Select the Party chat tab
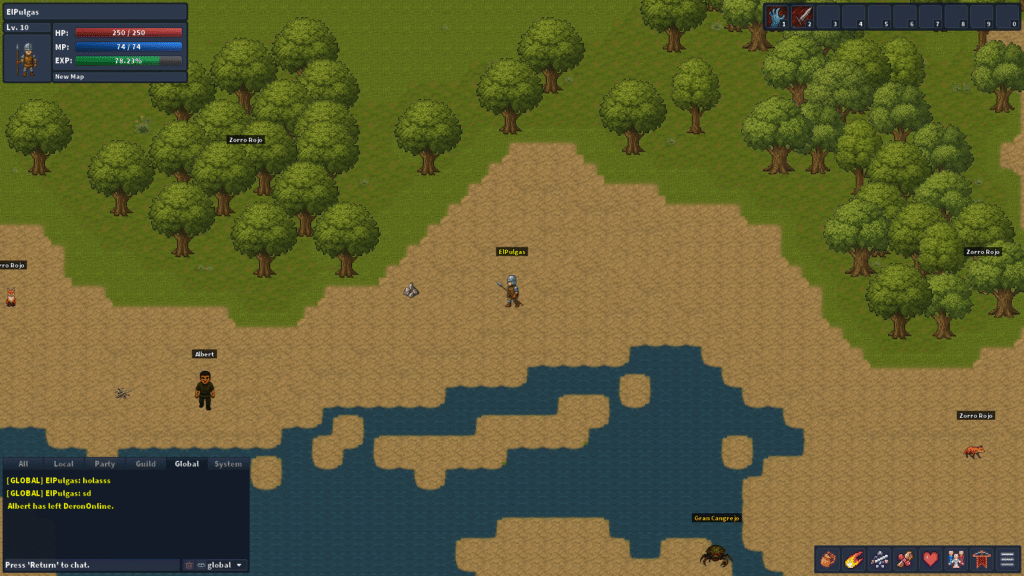 tap(104, 464)
